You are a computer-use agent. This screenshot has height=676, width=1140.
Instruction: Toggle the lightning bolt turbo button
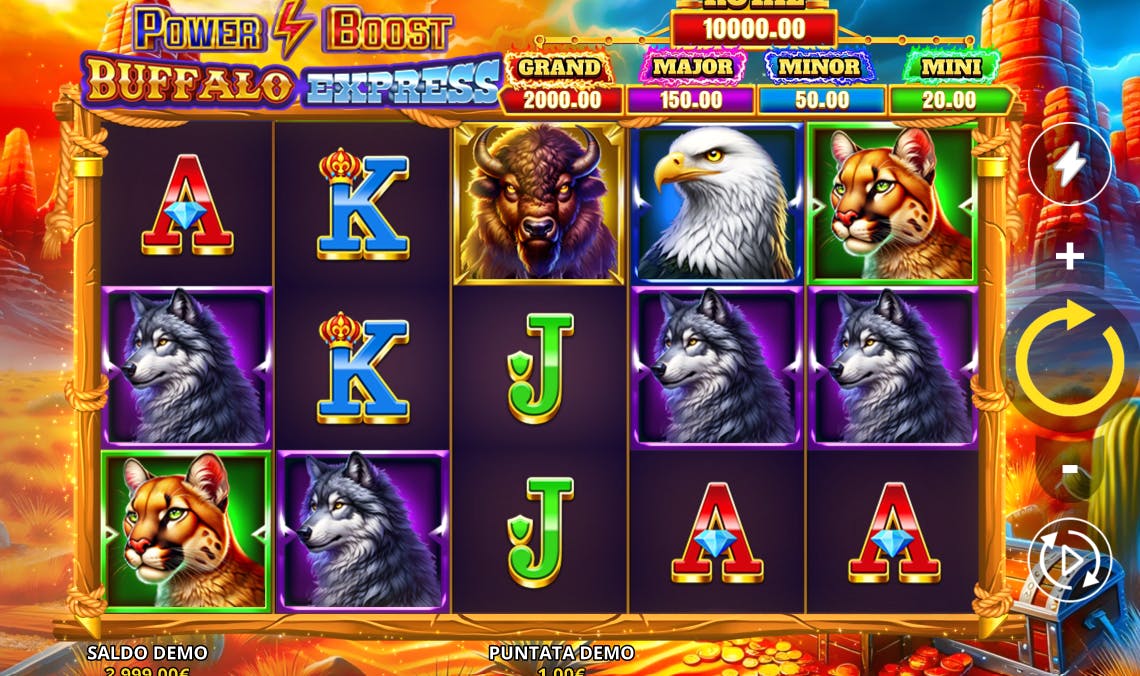pyautogui.click(x=1069, y=165)
